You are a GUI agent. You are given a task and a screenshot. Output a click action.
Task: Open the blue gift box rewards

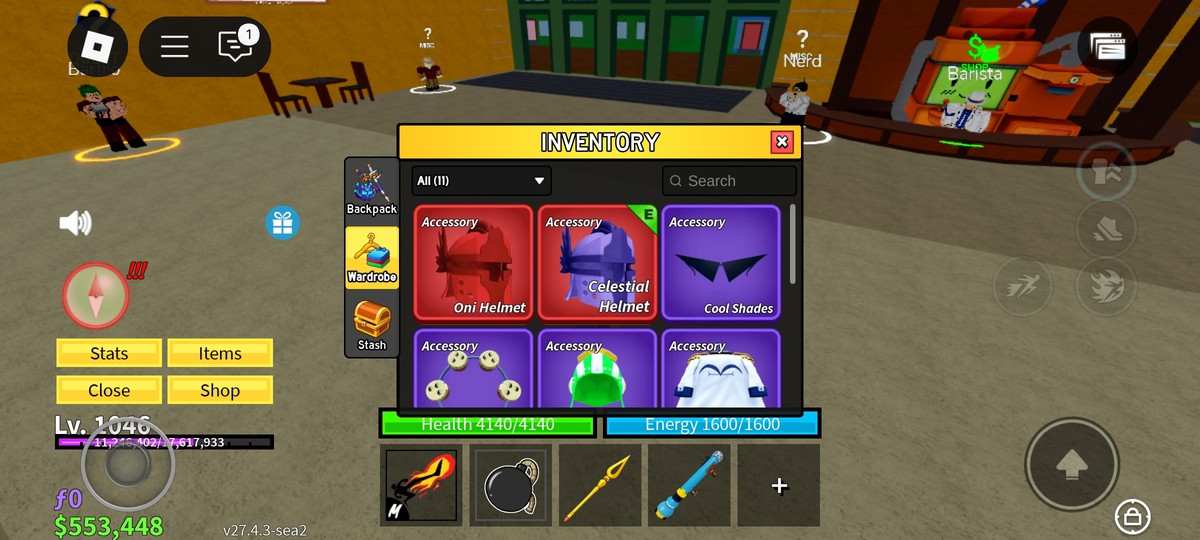283,222
